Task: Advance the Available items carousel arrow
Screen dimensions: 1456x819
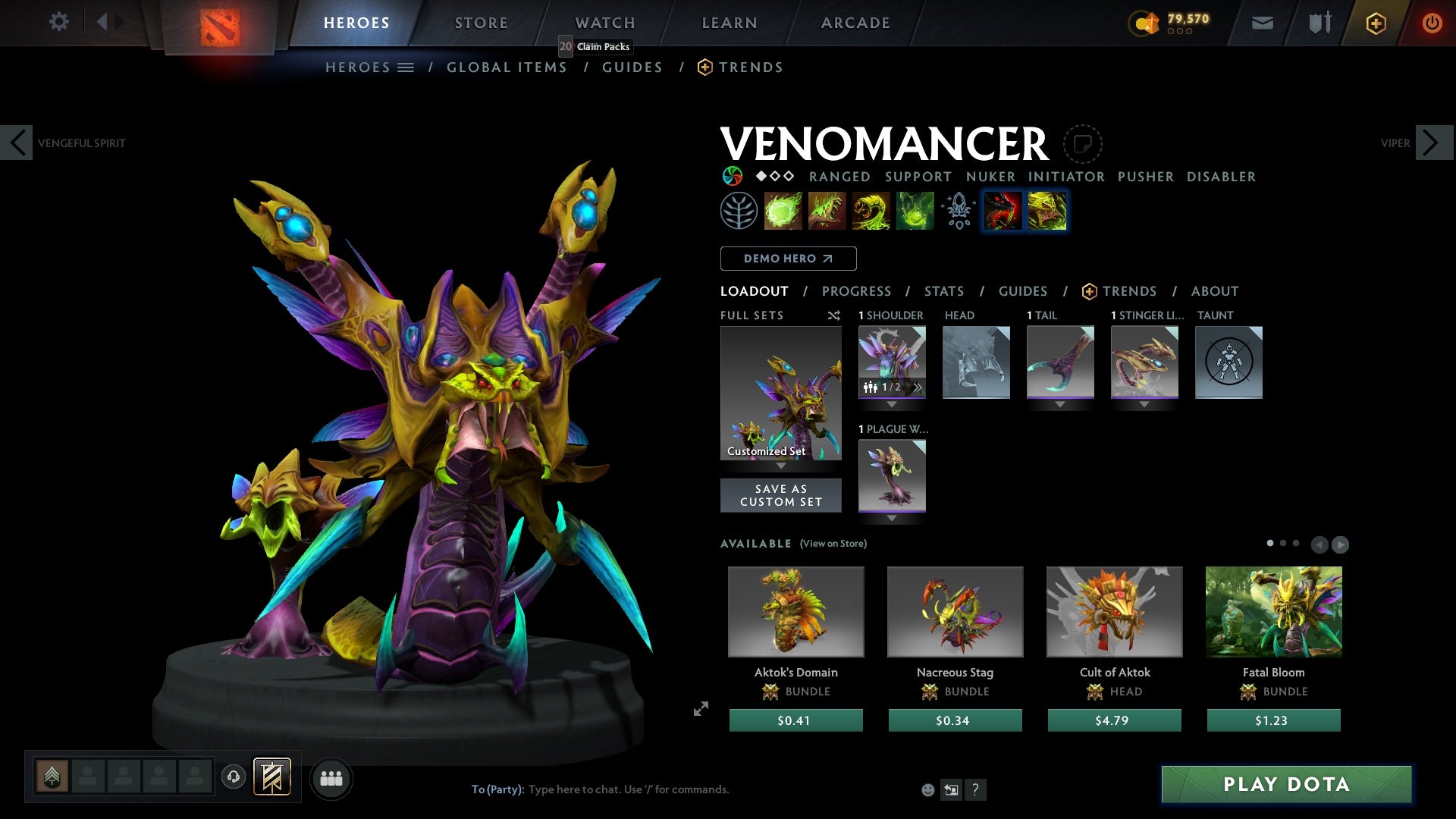Action: coord(1341,544)
